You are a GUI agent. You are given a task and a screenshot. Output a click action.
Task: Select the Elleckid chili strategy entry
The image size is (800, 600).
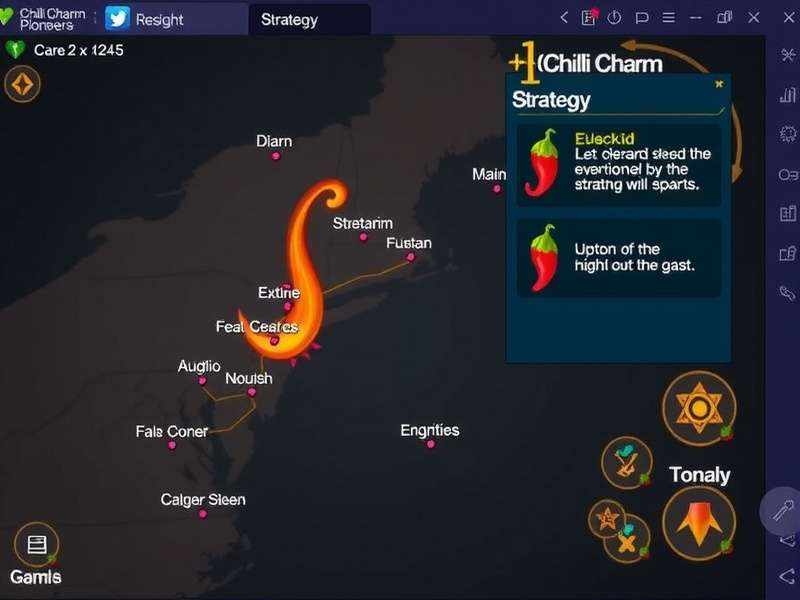[618, 162]
